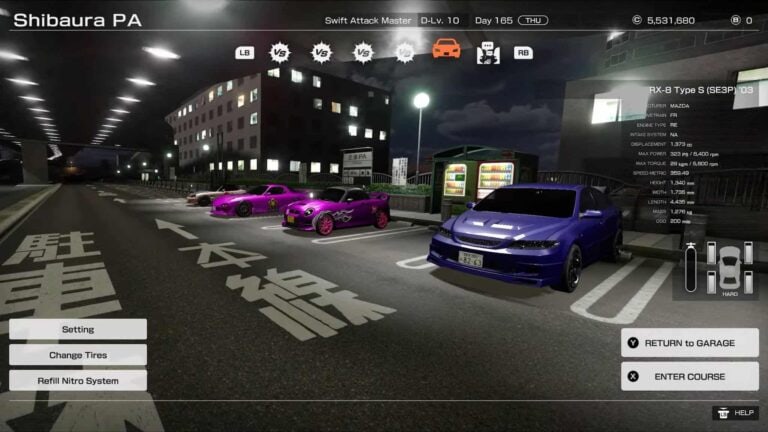Switch to the orange car tab
Screen dimensions: 768x432
pos(446,49)
